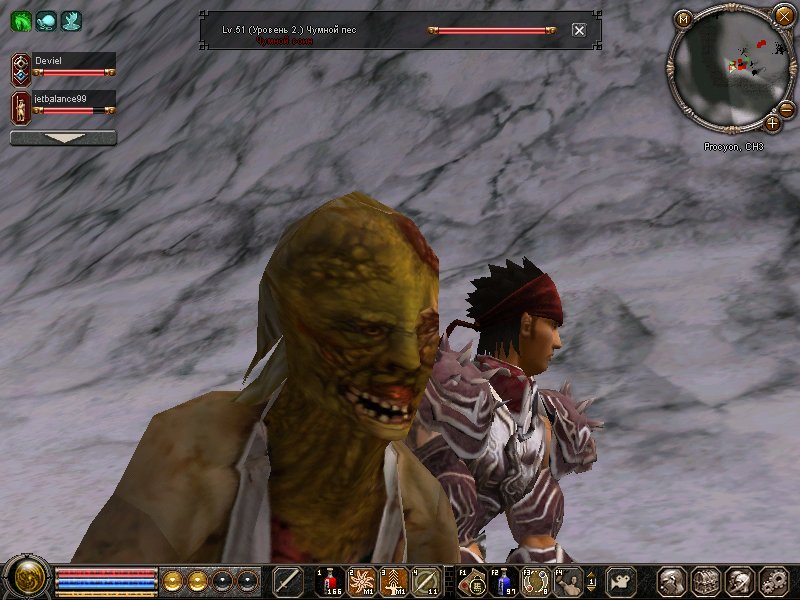Open the helmet character button
This screenshot has height=600, width=800.
click(x=673, y=581)
